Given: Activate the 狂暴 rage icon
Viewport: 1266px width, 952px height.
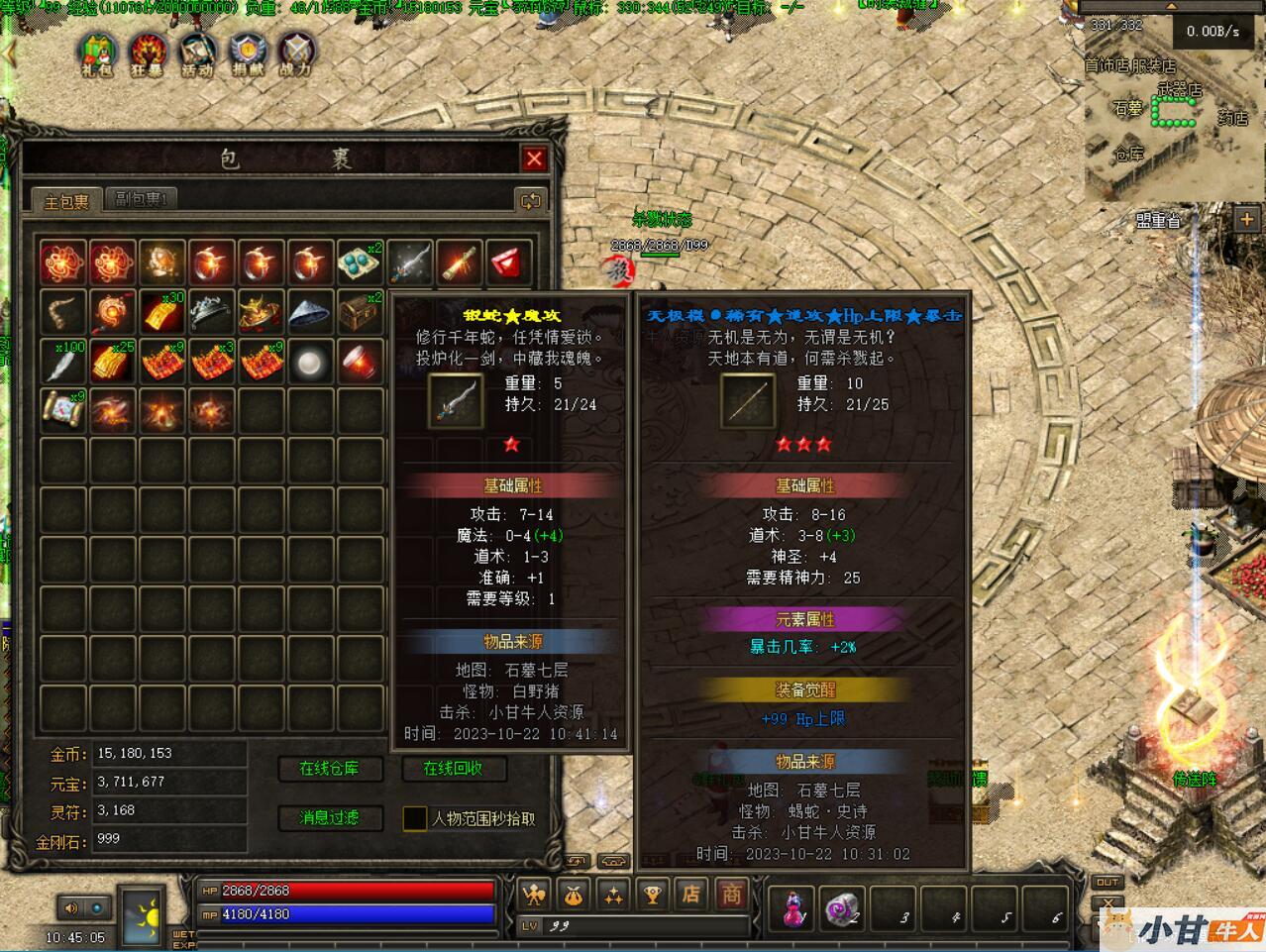Looking at the screenshot, I should (147, 53).
